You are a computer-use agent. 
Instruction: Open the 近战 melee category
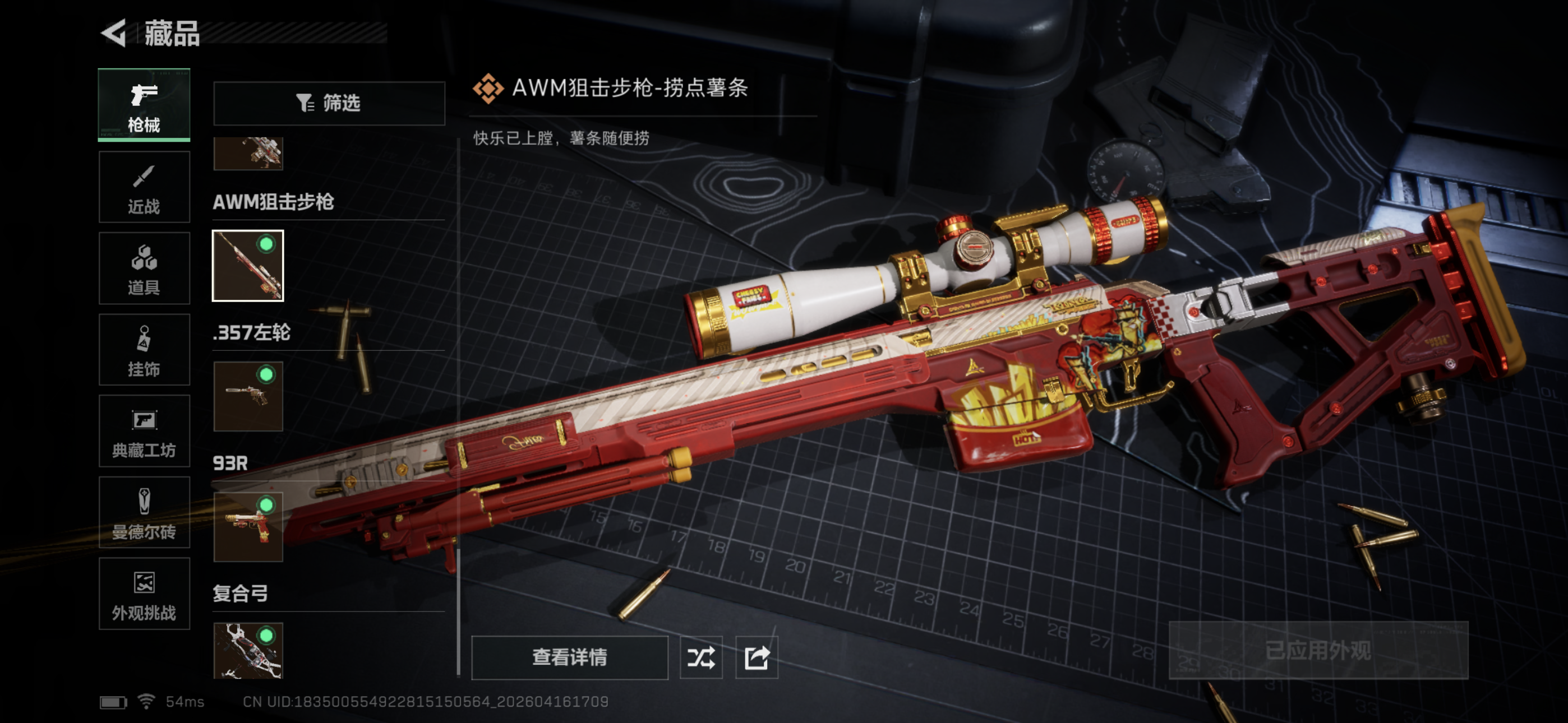point(144,187)
